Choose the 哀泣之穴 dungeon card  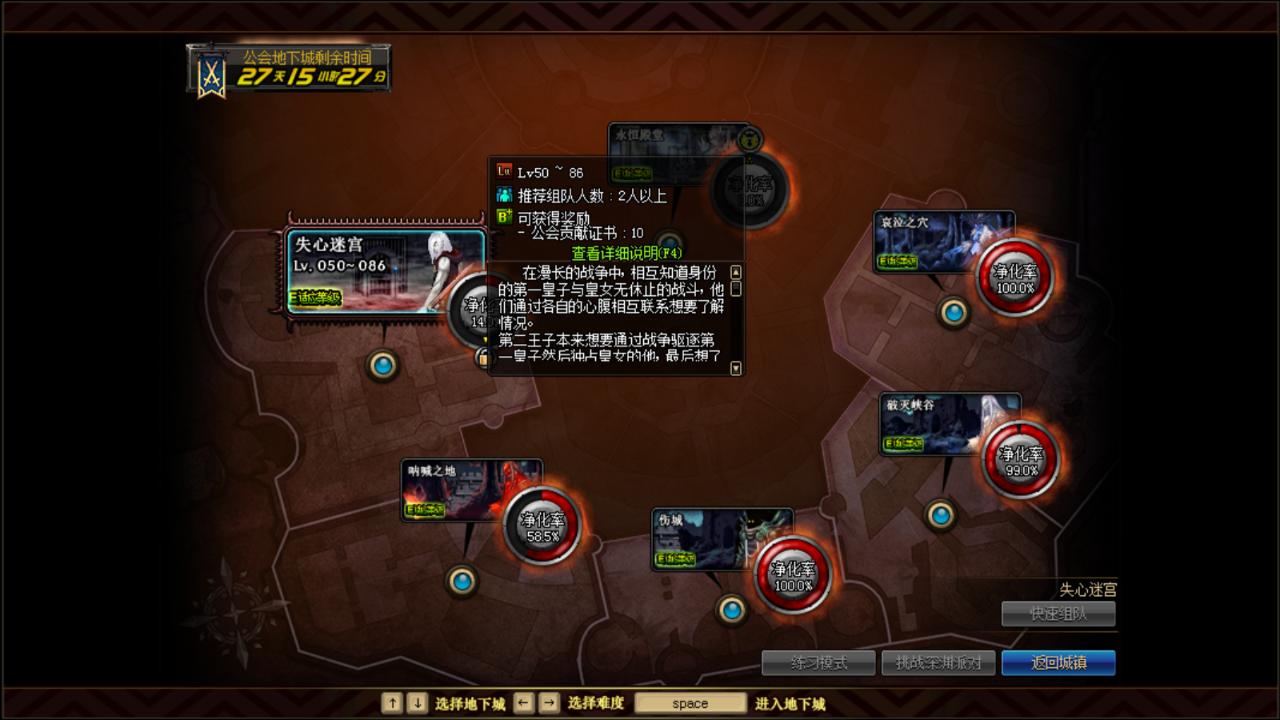click(x=943, y=241)
